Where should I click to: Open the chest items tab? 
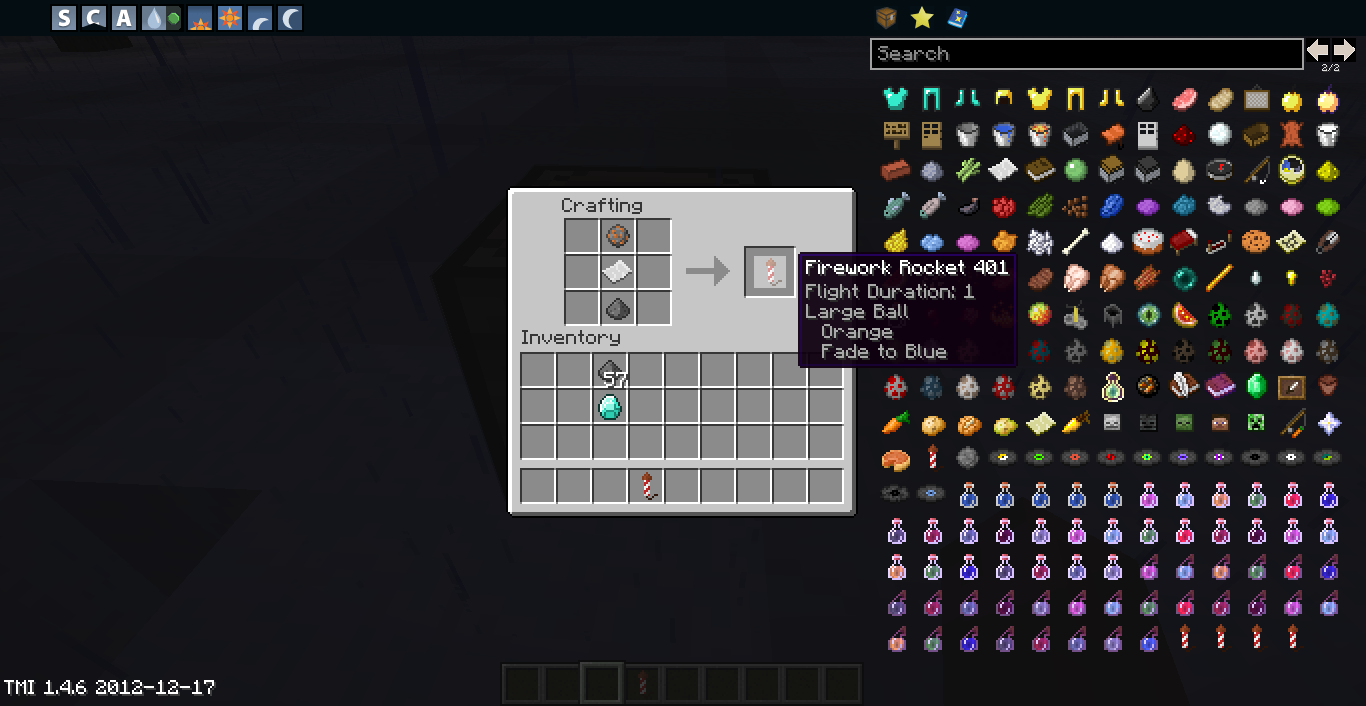click(886, 17)
